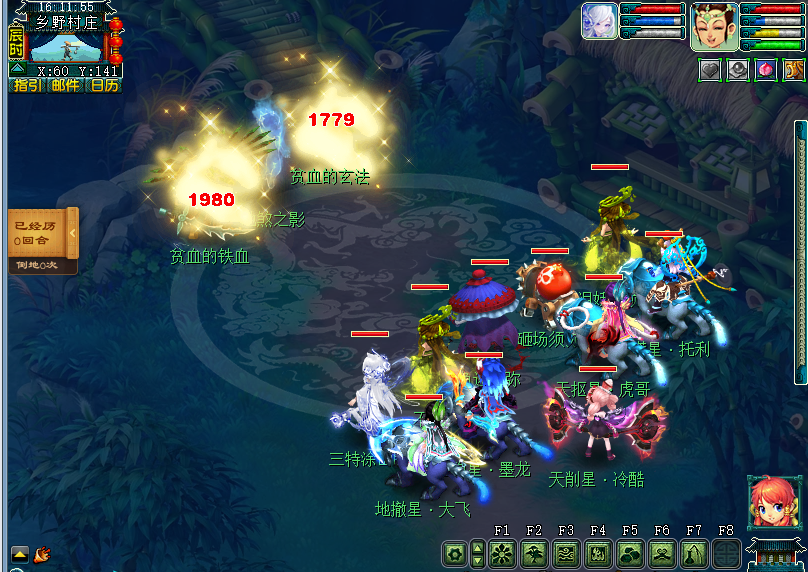Activate the F2 tree skill slot
This screenshot has height=572, width=808.
(534, 553)
